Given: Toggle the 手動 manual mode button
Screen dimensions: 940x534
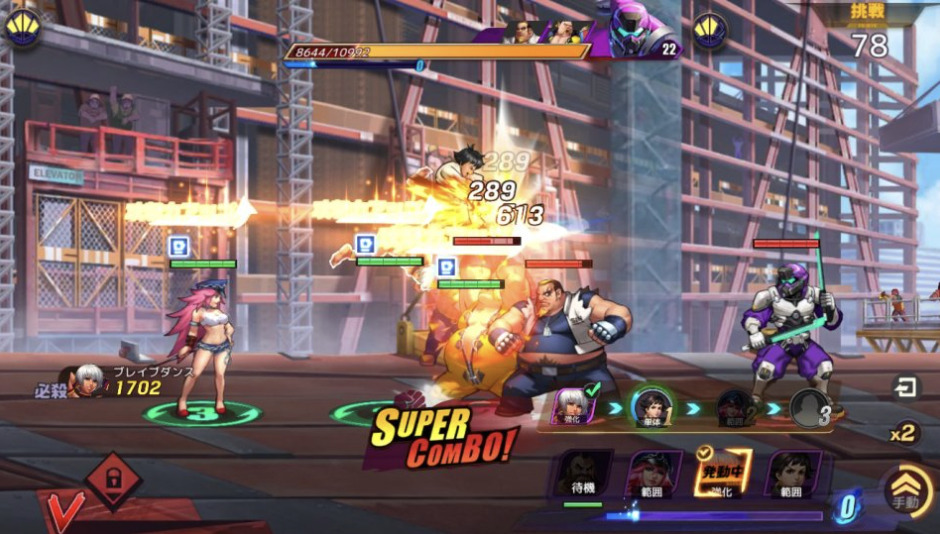Looking at the screenshot, I should (x=906, y=492).
